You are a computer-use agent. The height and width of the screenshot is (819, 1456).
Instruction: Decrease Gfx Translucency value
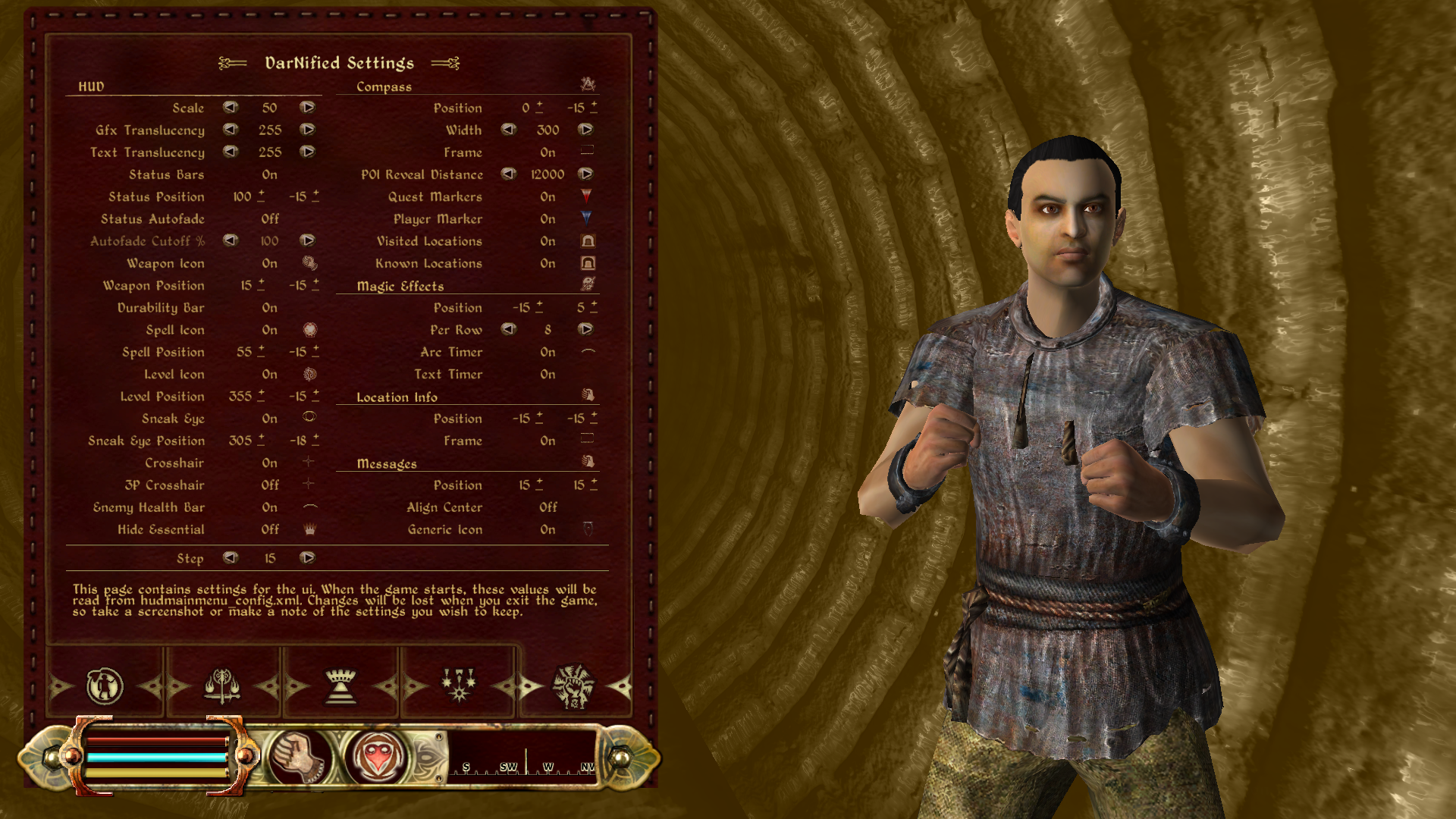(231, 130)
